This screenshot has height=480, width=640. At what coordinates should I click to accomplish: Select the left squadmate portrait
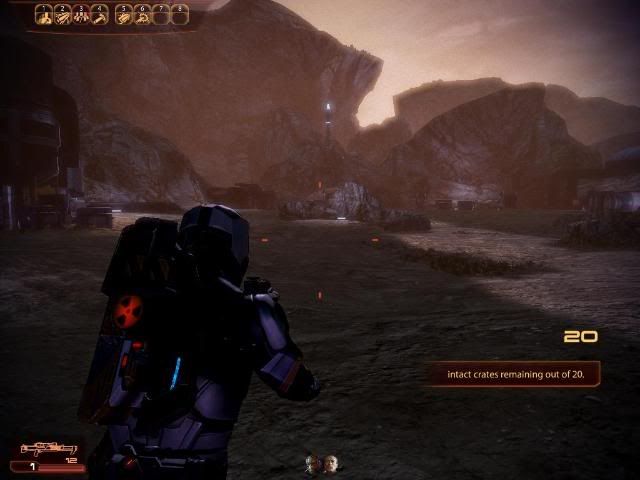pyautogui.click(x=313, y=462)
